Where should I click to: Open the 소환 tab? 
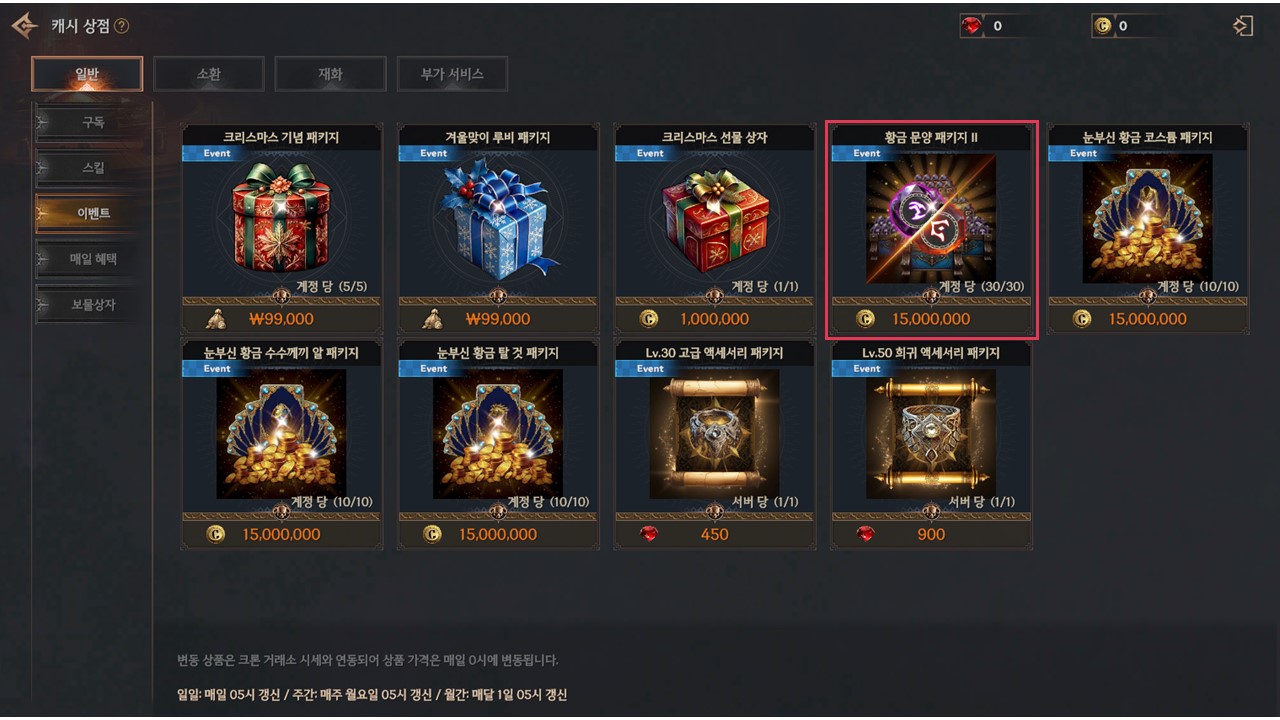tap(208, 74)
